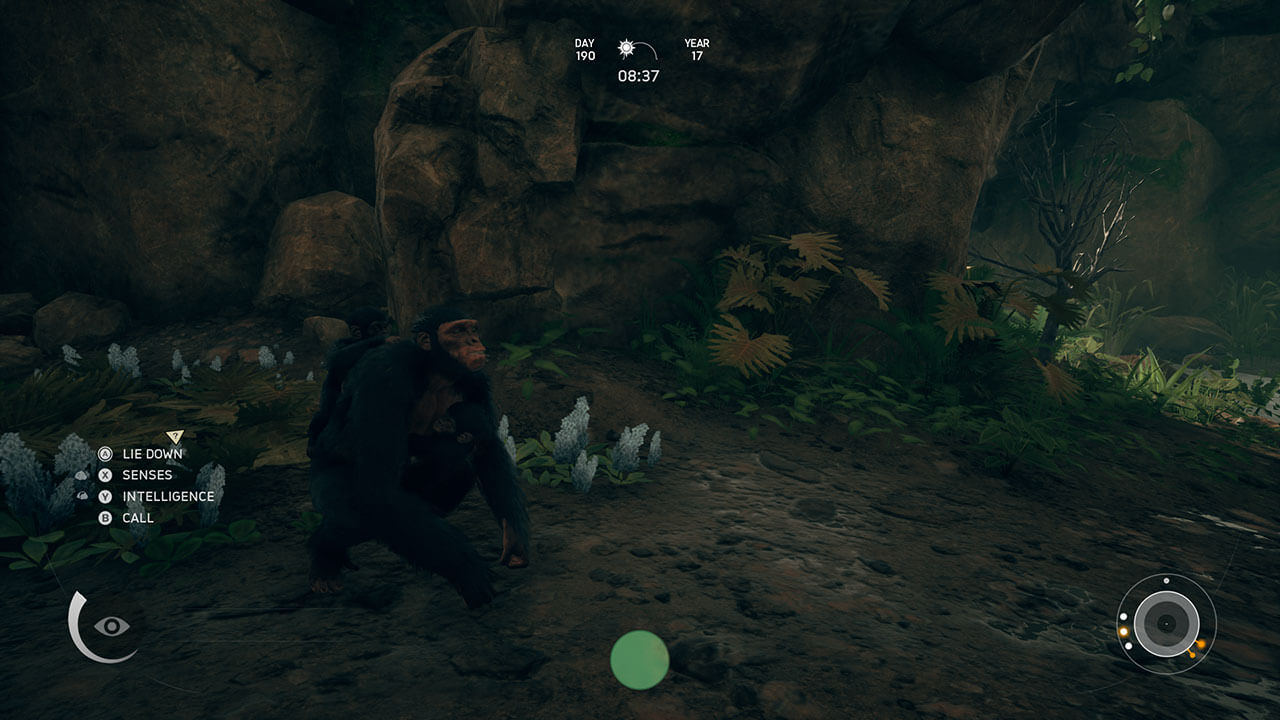
Task: Click the eye icon
Action: [111, 626]
